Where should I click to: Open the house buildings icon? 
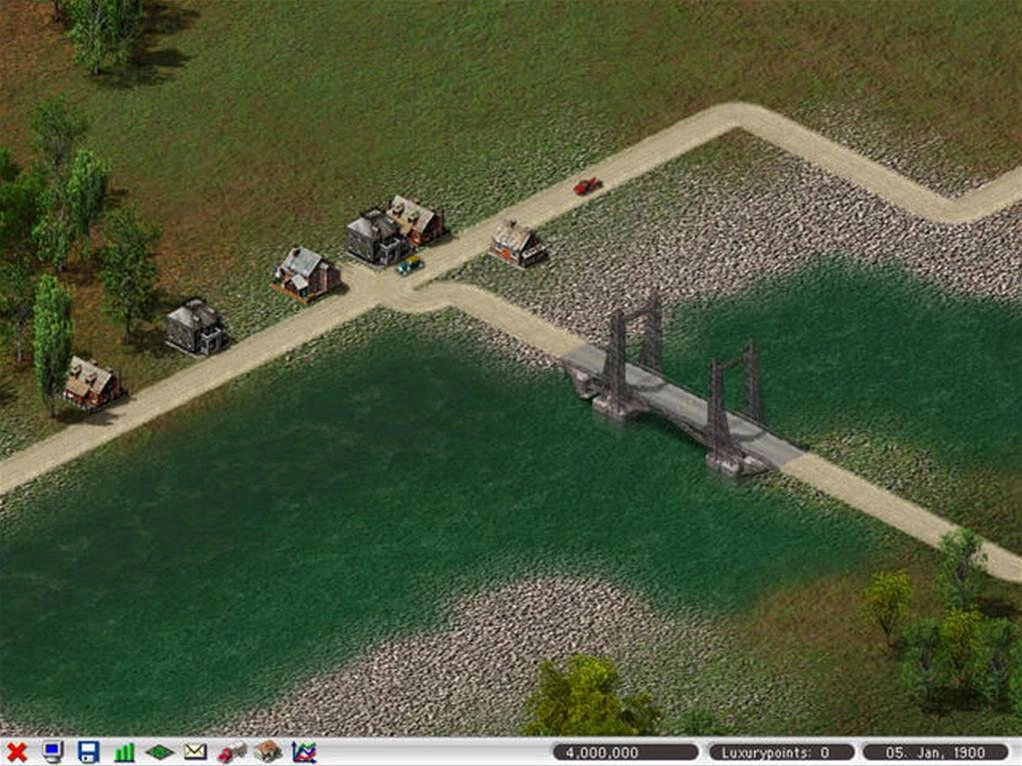click(267, 752)
